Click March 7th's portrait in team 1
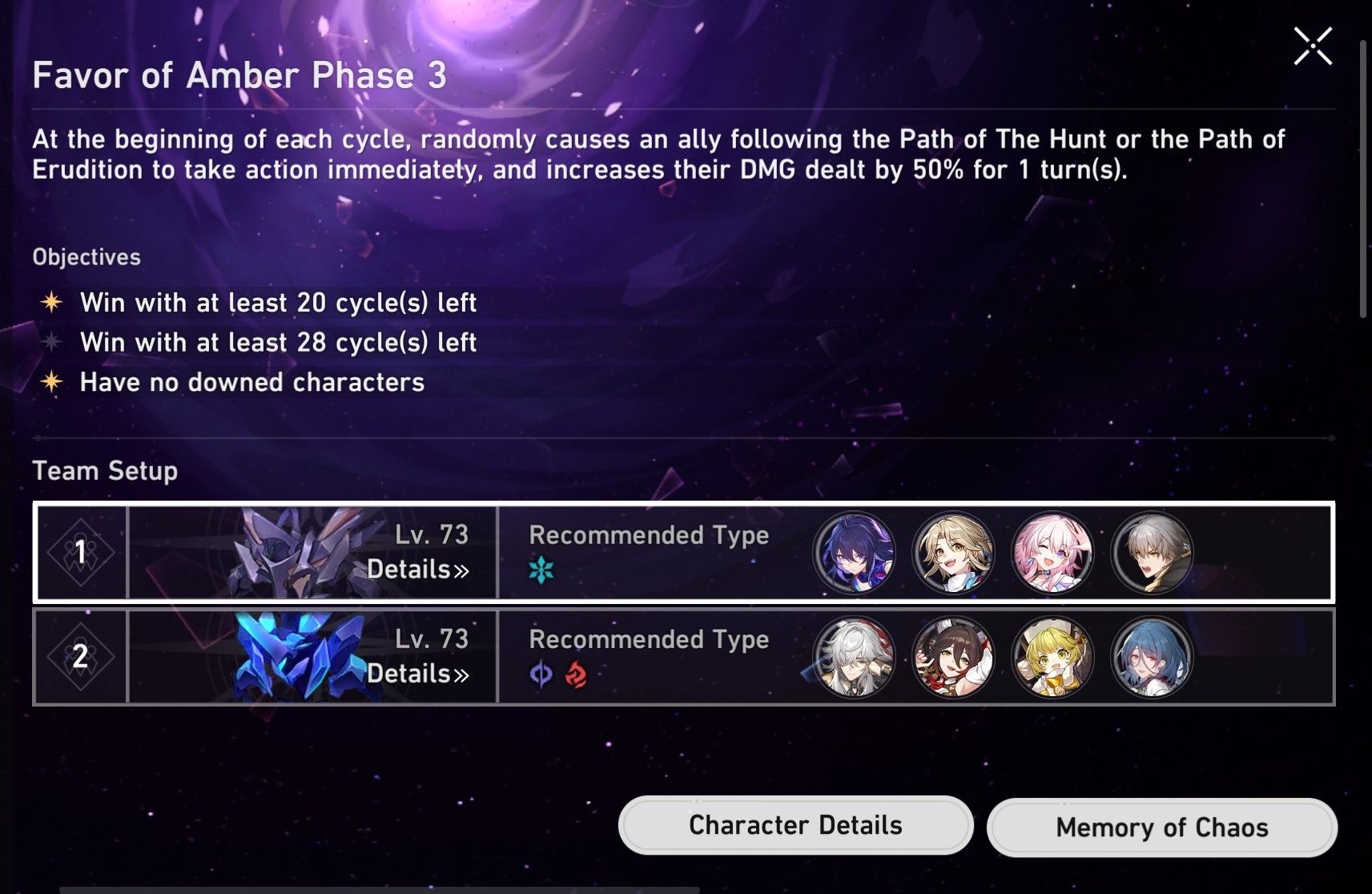The width and height of the screenshot is (1372, 894). coord(1053,554)
